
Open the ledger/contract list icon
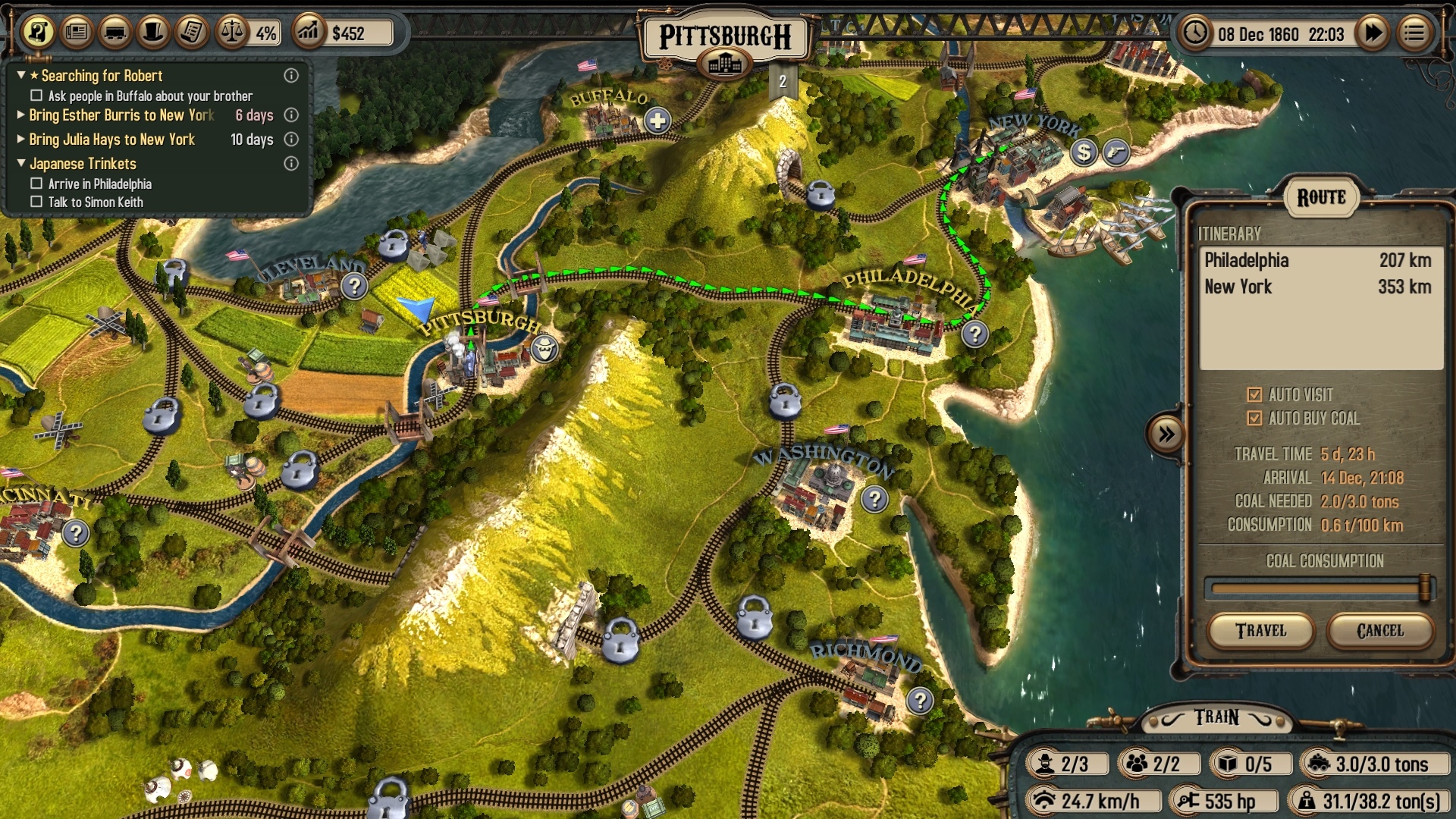191,33
